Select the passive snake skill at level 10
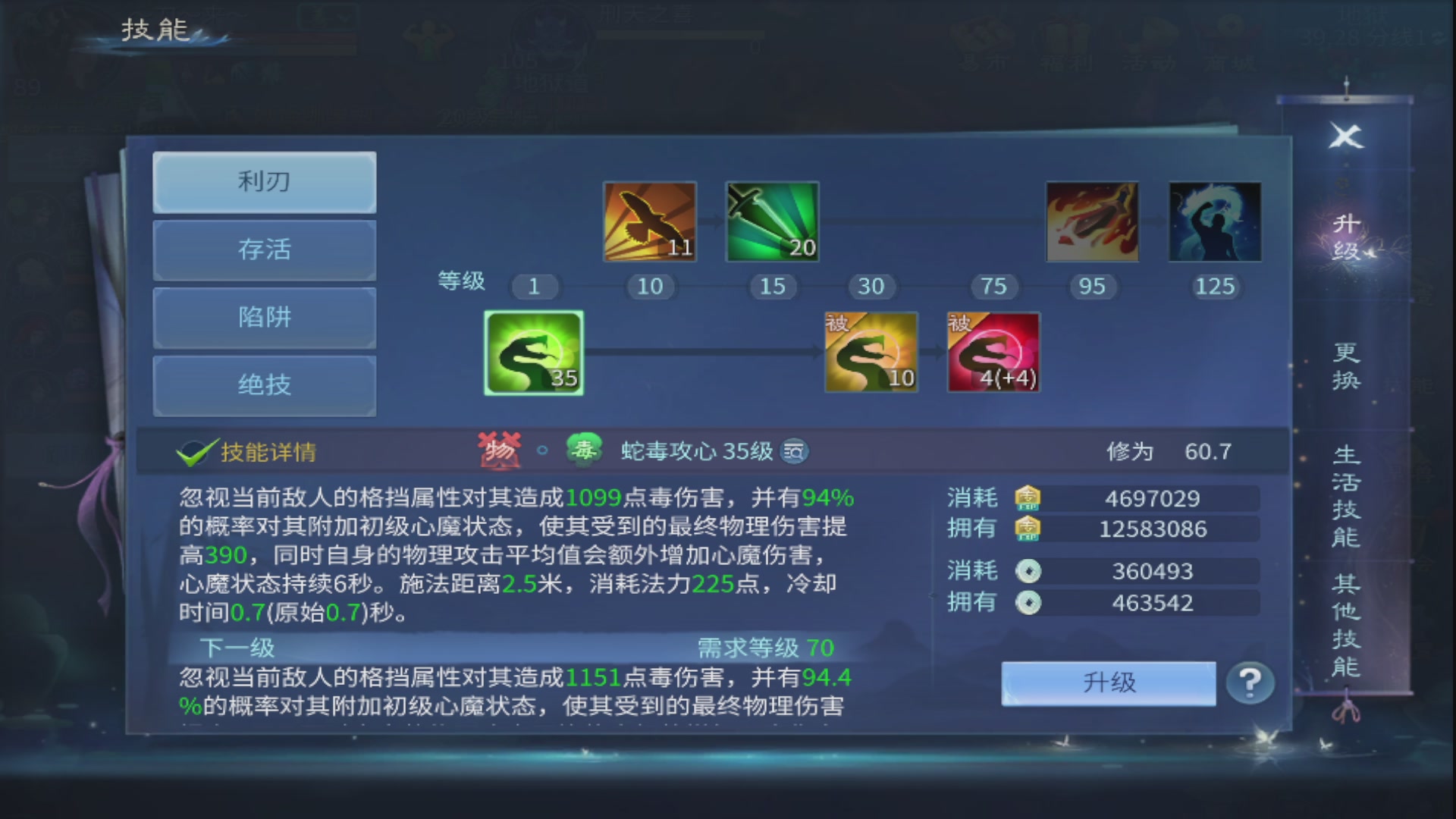This screenshot has width=1456, height=819. [871, 353]
